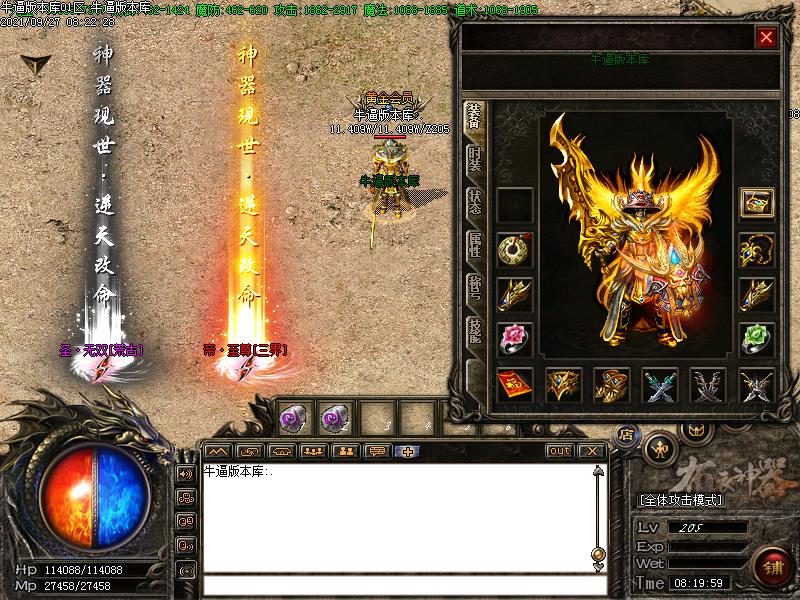Click the treasure chest equipment slot
Image resolution: width=800 pixels, height=600 pixels.
[756, 204]
